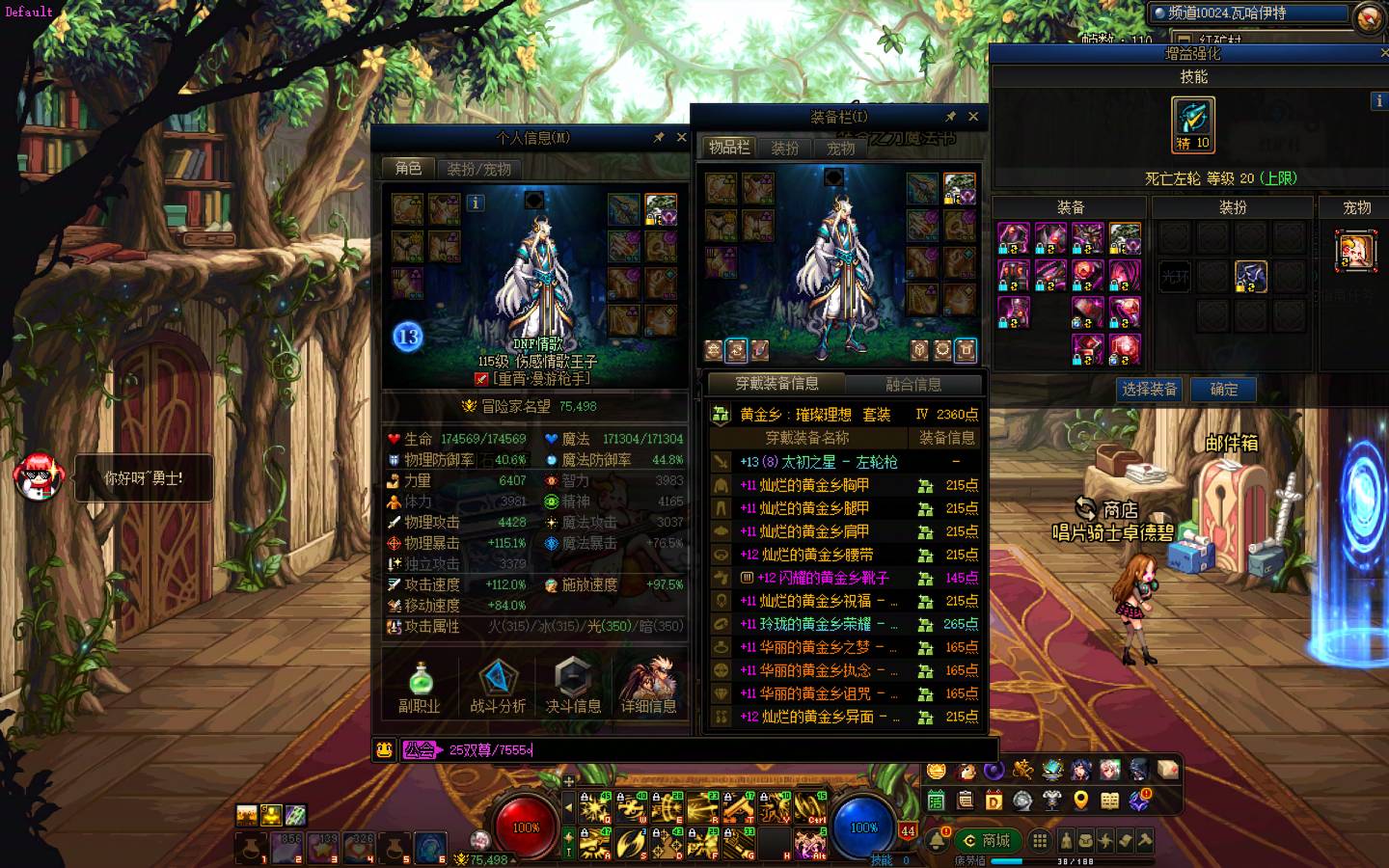Select the 穿戴装备信息 equipped gear tab
Image resolution: width=1389 pixels, height=868 pixels.
point(776,384)
